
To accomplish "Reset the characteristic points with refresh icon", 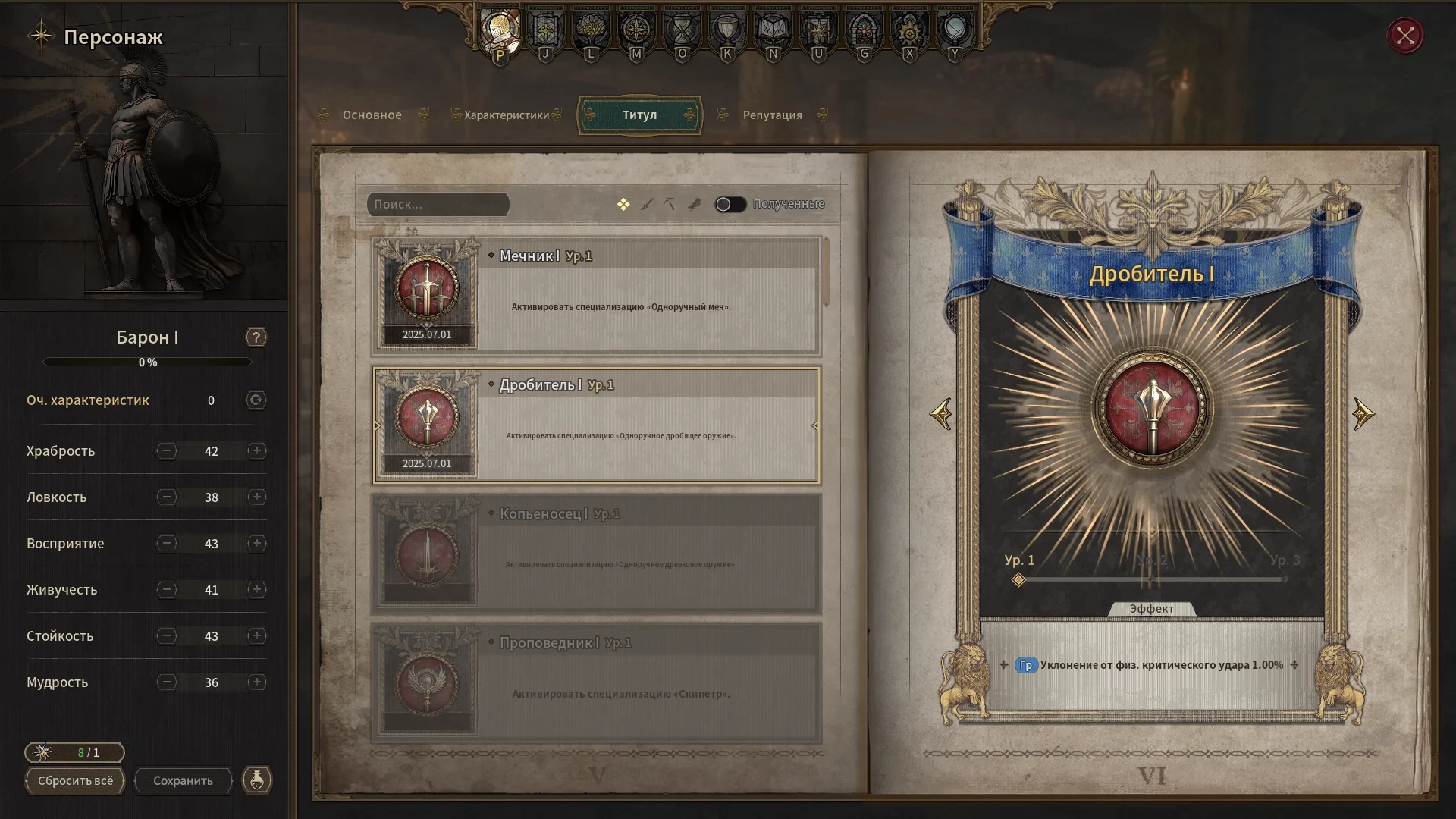I will click(x=256, y=400).
